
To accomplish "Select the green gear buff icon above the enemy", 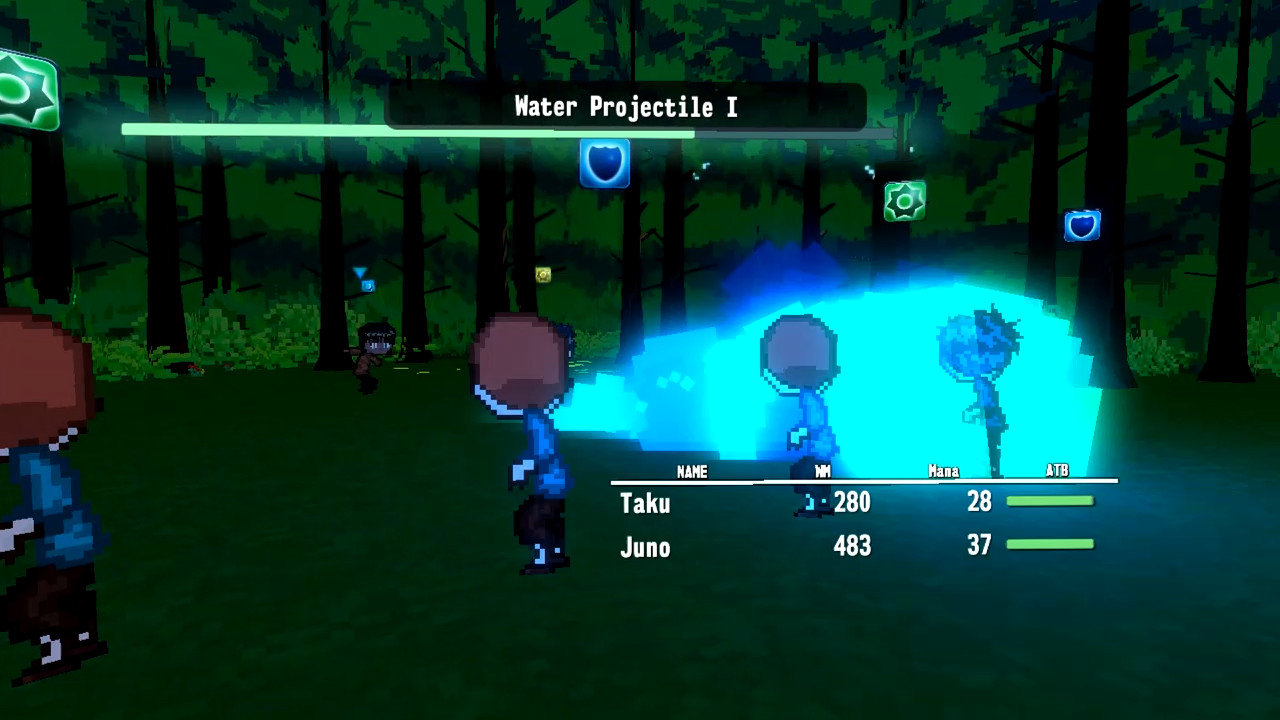I will [x=905, y=199].
